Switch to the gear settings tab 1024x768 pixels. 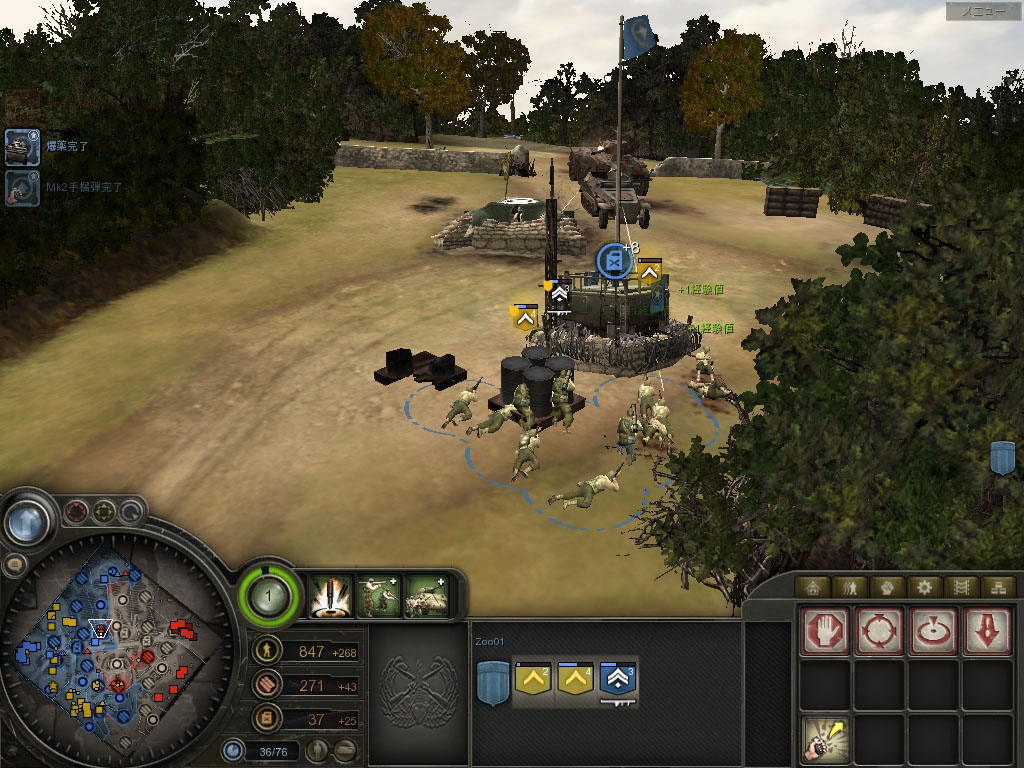click(925, 587)
